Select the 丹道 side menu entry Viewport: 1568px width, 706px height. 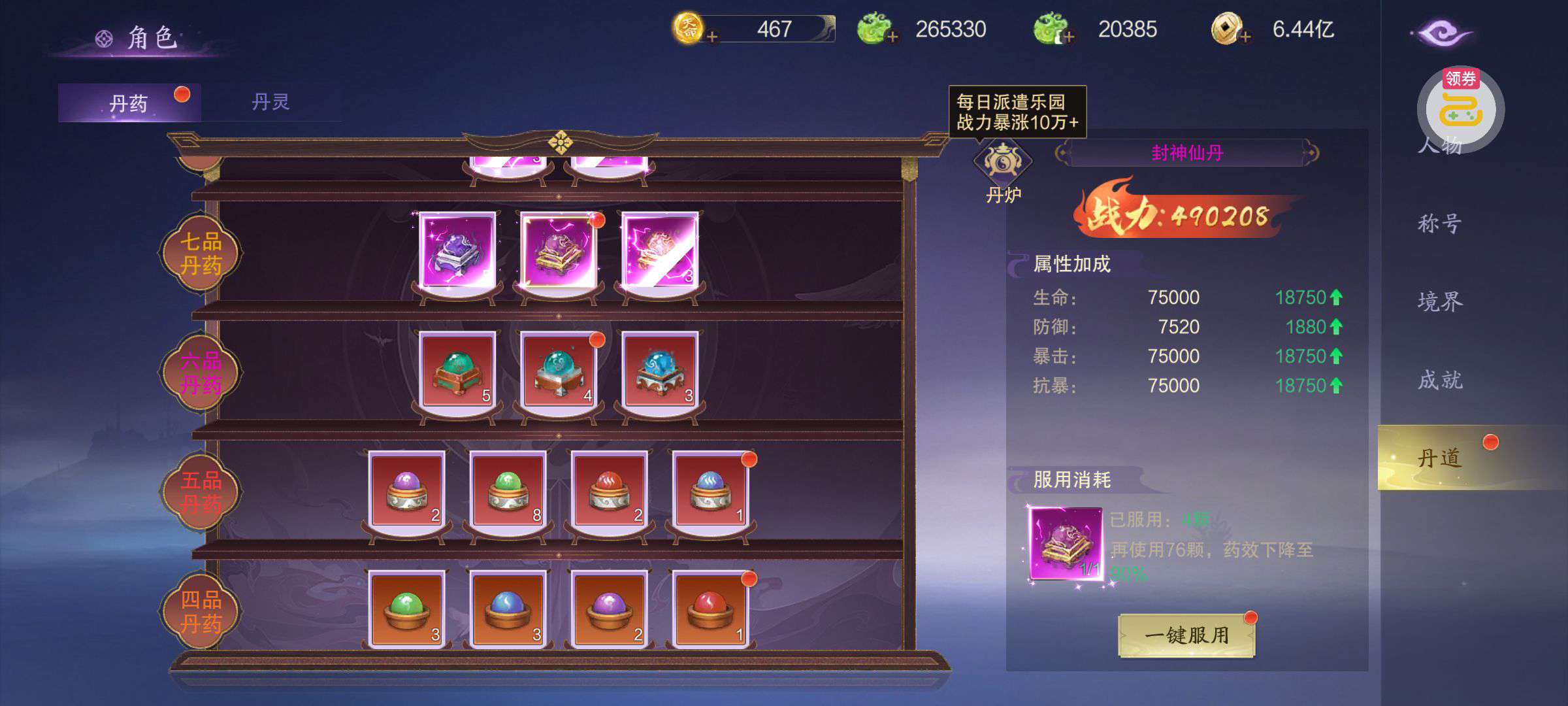coord(1439,458)
